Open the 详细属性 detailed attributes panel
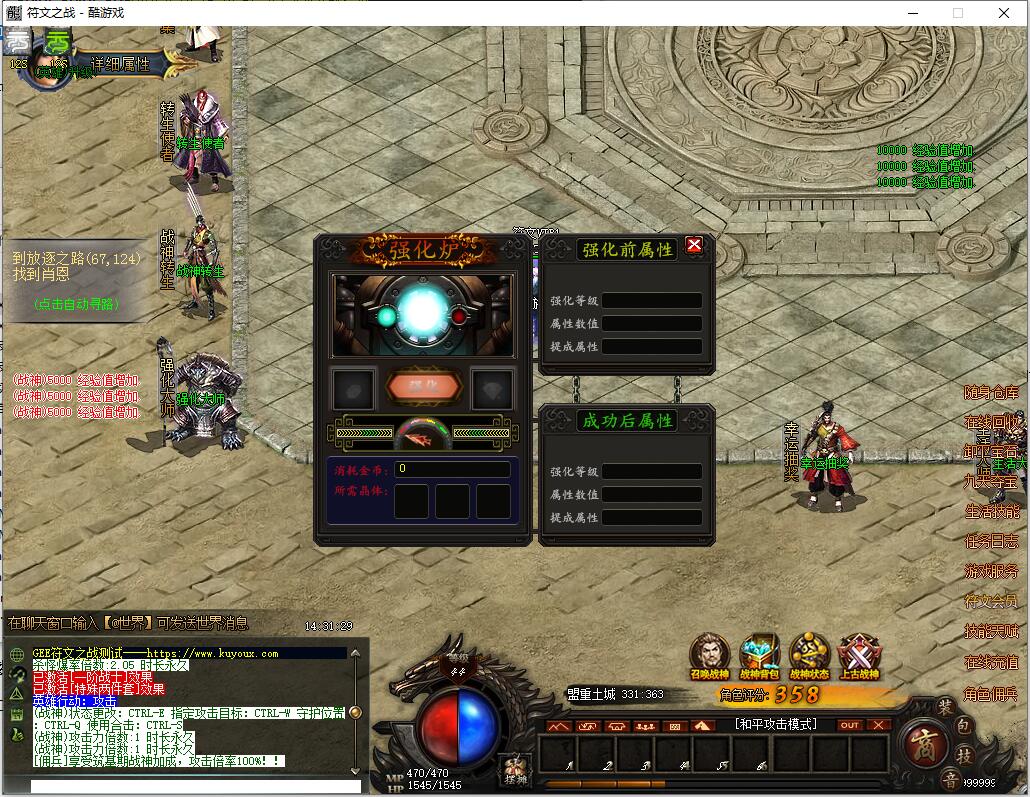 121,64
